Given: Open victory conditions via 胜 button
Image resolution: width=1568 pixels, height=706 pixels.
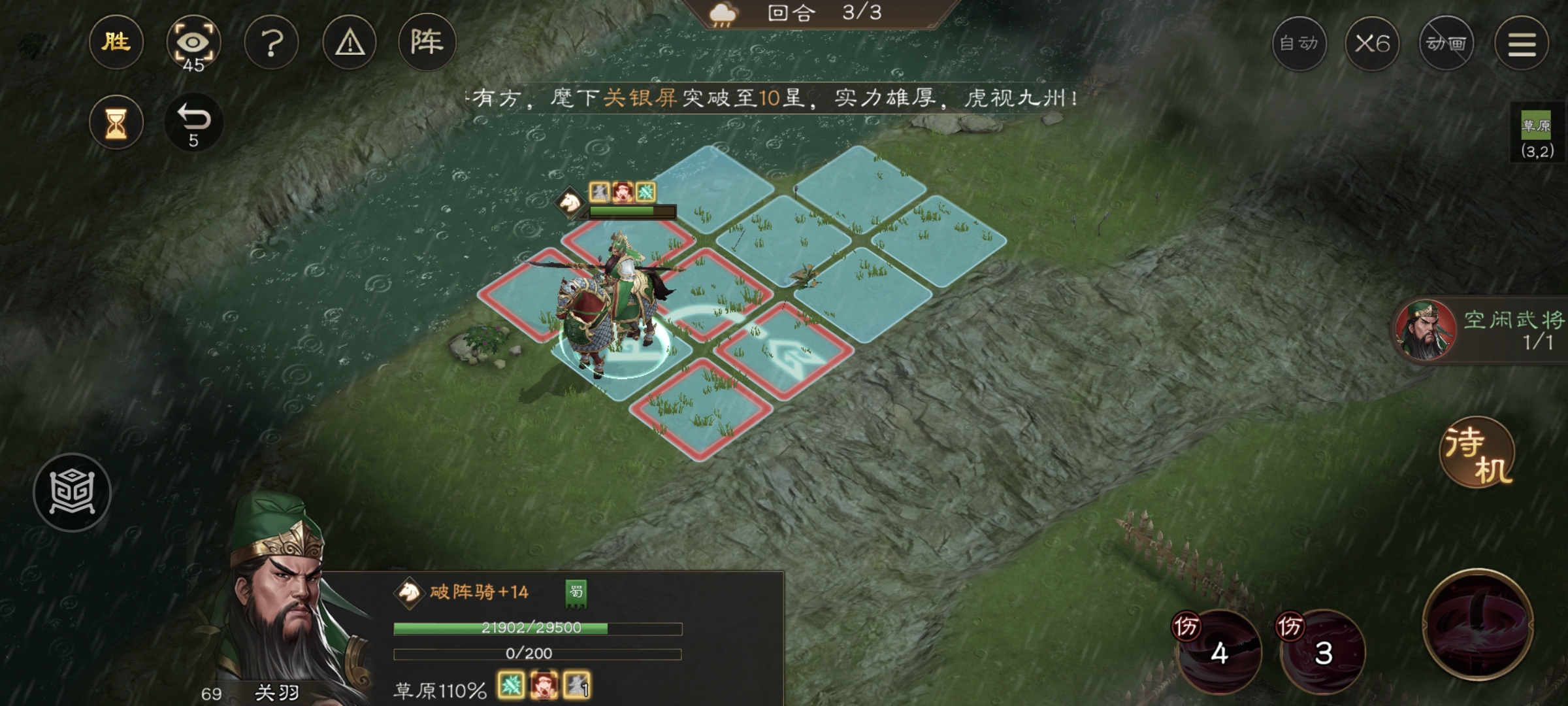Looking at the screenshot, I should pyautogui.click(x=116, y=41).
